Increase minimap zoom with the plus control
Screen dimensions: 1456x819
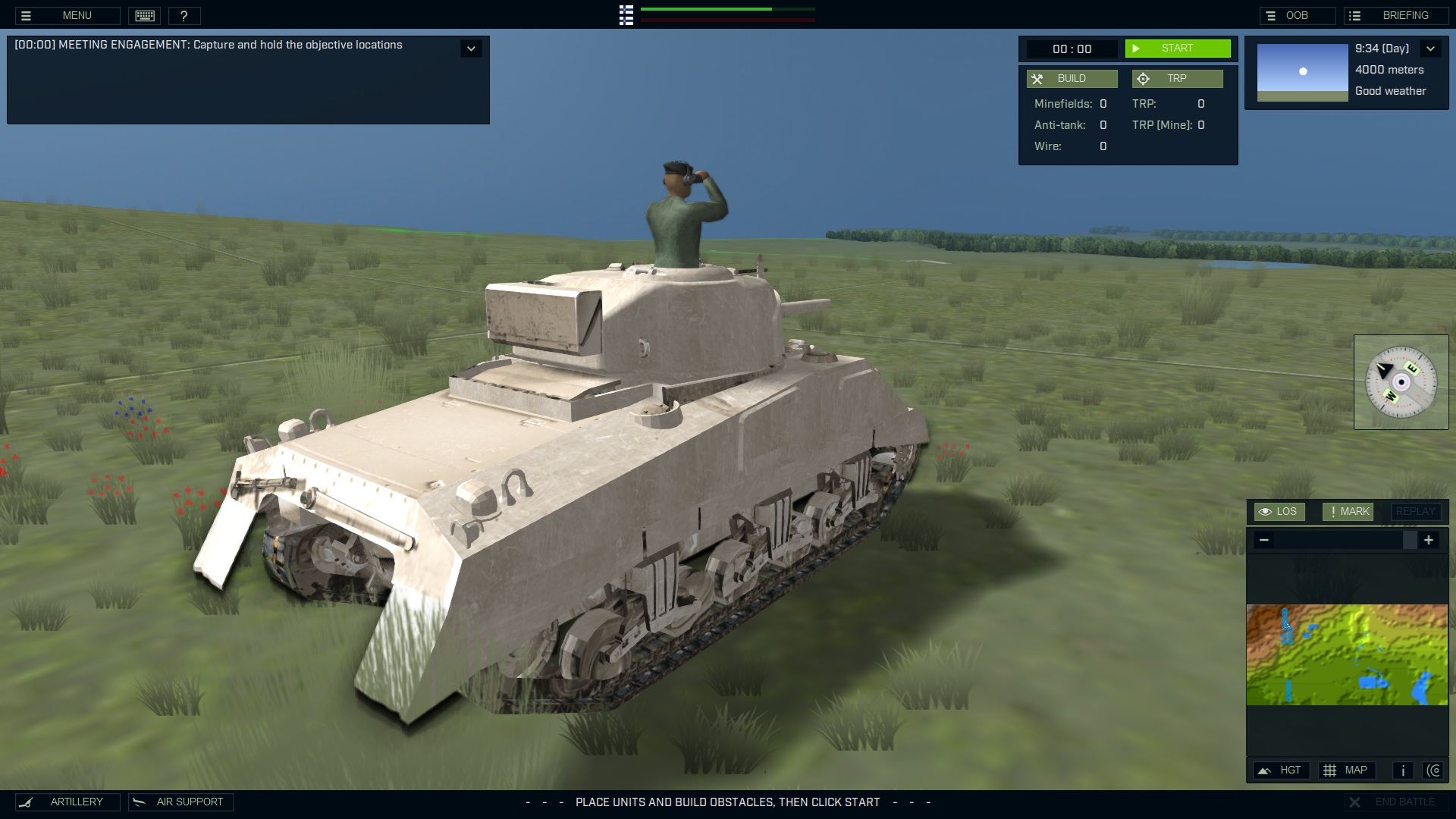point(1429,540)
